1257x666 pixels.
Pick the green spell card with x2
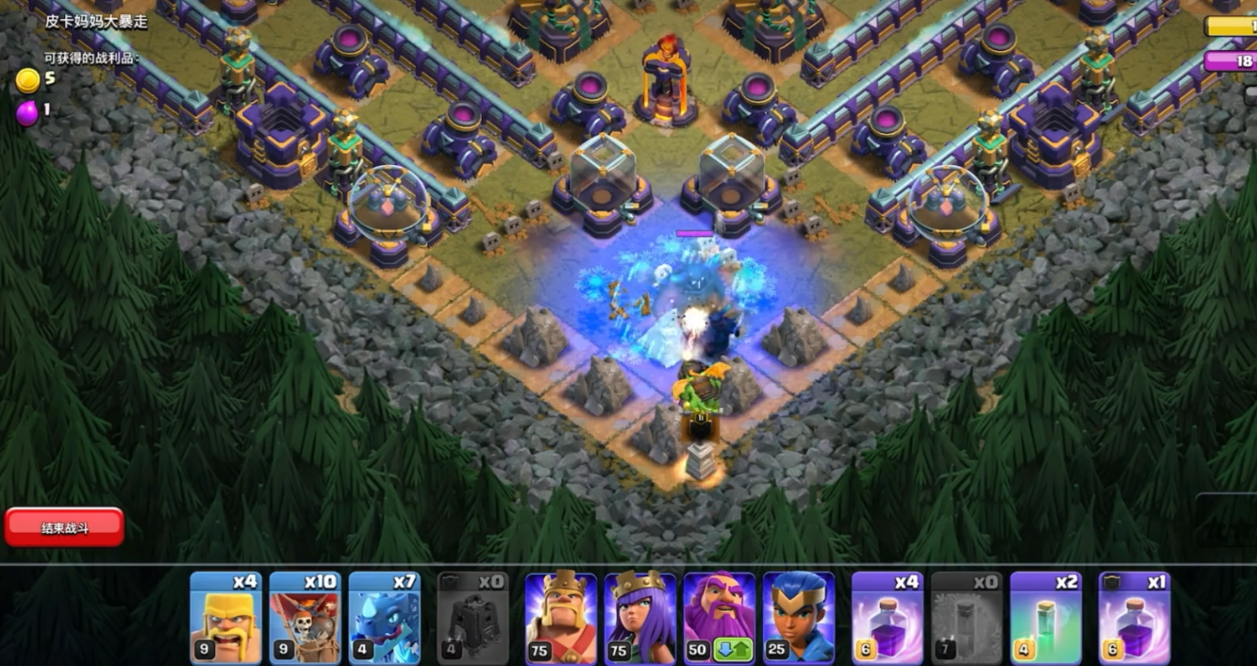pos(1046,618)
